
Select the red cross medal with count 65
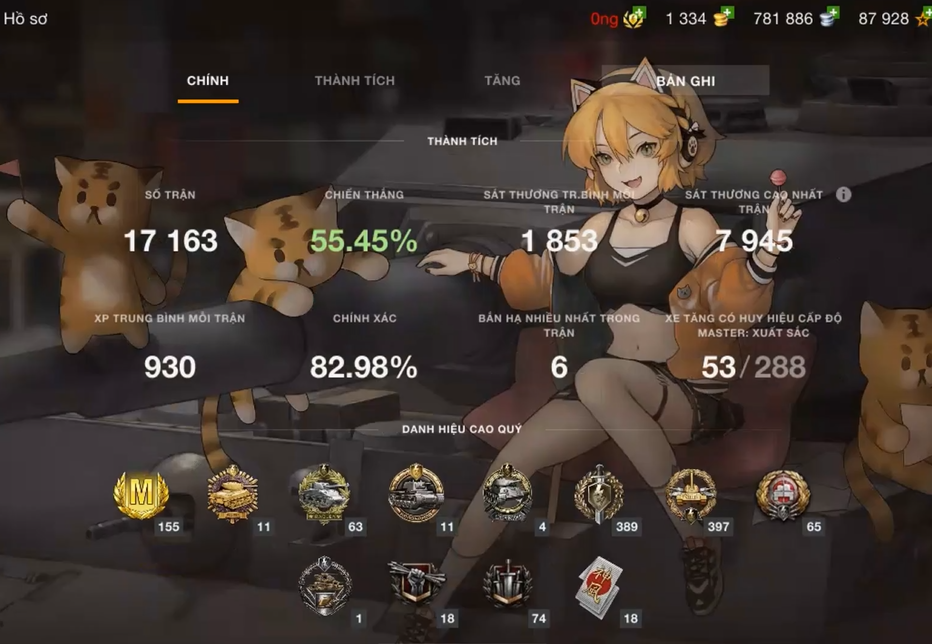click(x=781, y=495)
